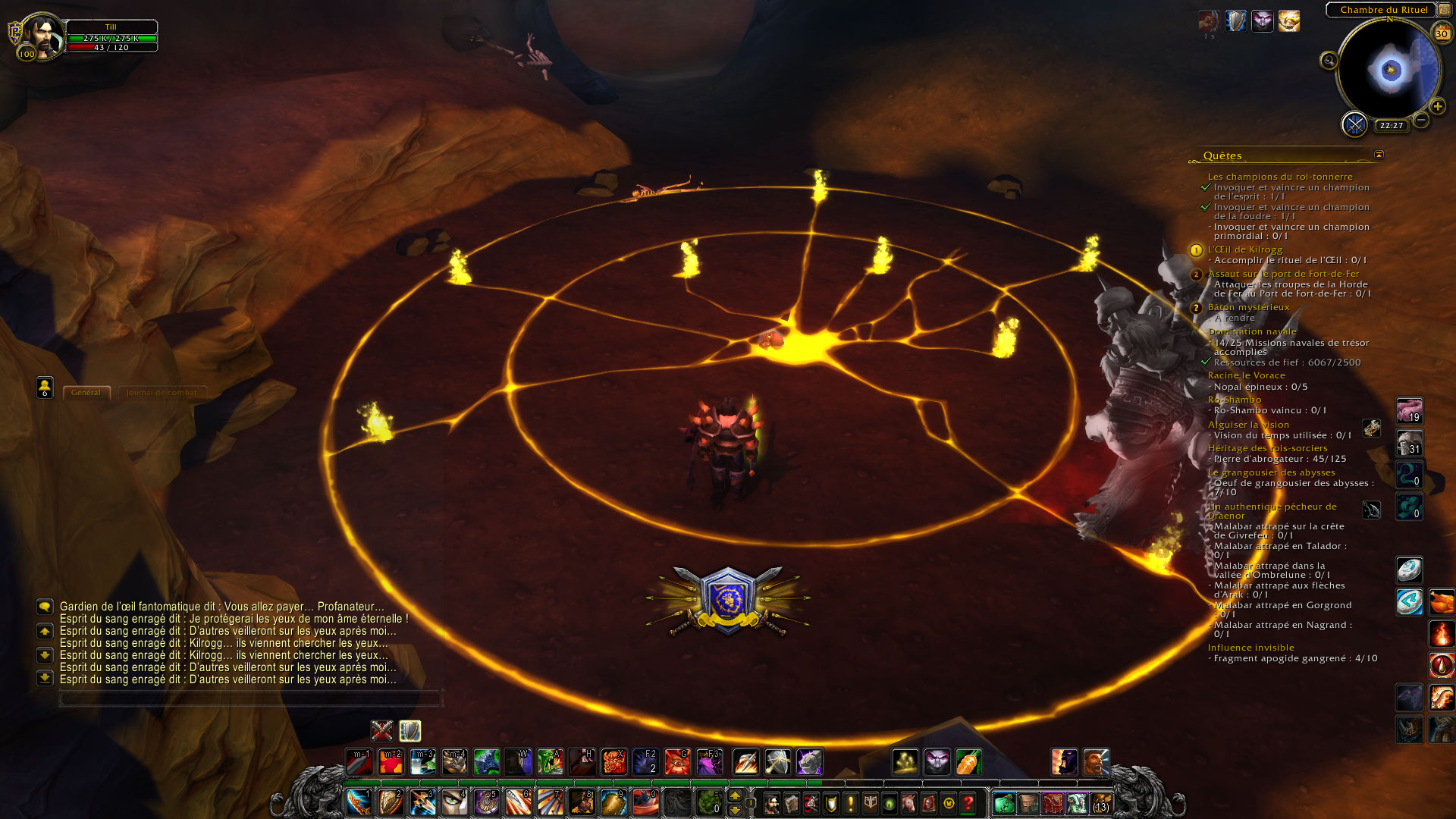Collapse the Quêtes tracker panel
This screenshot has height=819, width=1456.
(1379, 155)
